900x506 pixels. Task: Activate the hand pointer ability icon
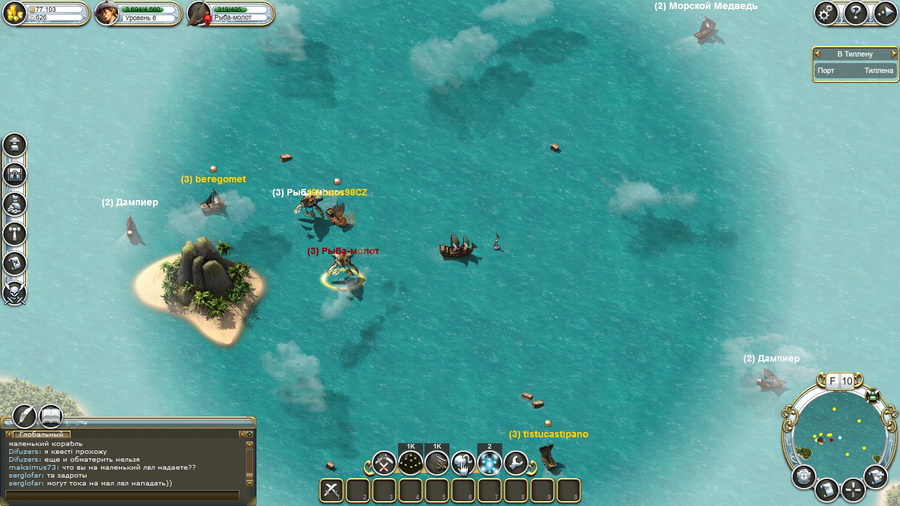point(462,462)
